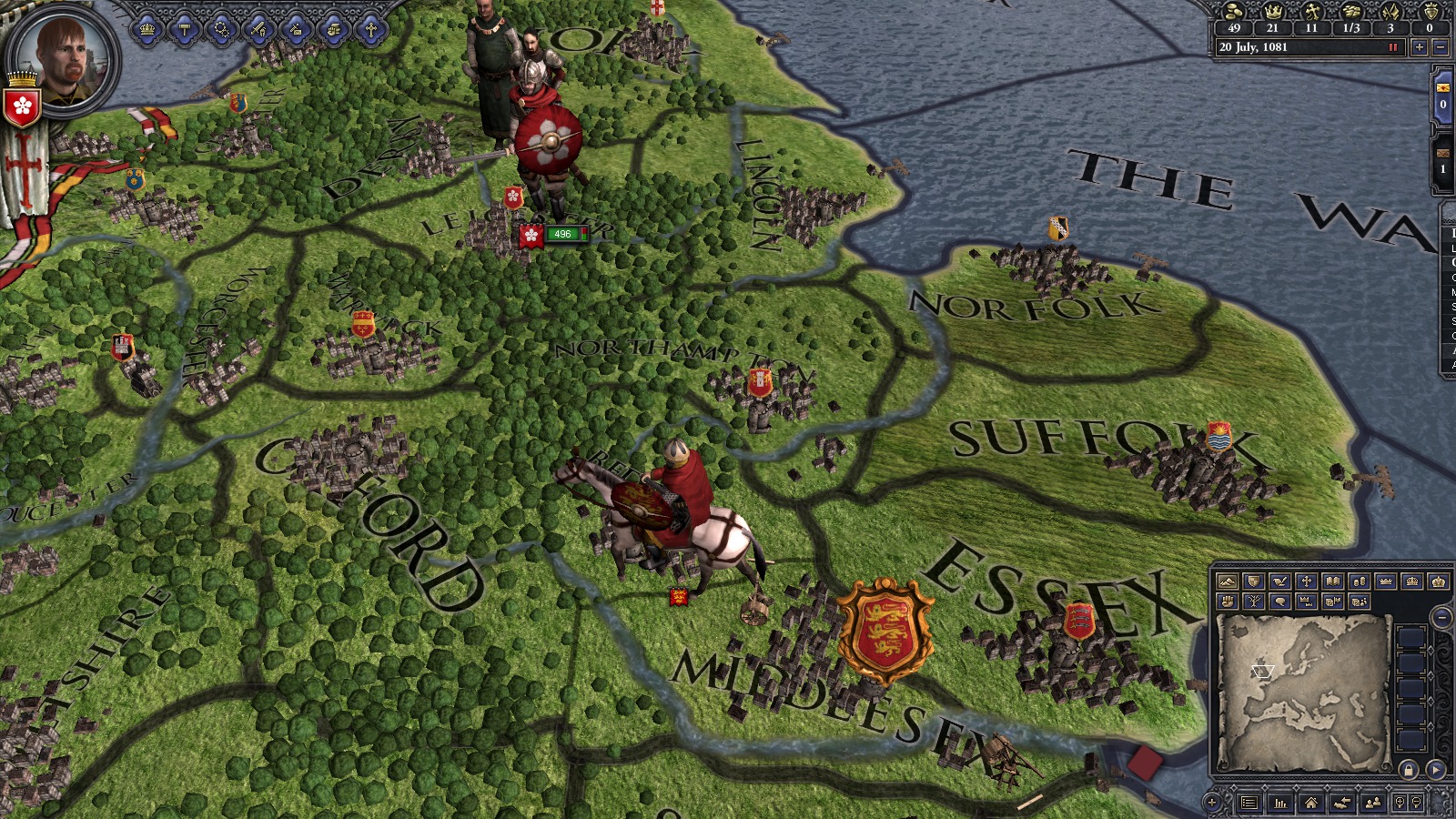Switch to the realms map mode shield
This screenshot has height=819, width=1456.
pos(1255,581)
